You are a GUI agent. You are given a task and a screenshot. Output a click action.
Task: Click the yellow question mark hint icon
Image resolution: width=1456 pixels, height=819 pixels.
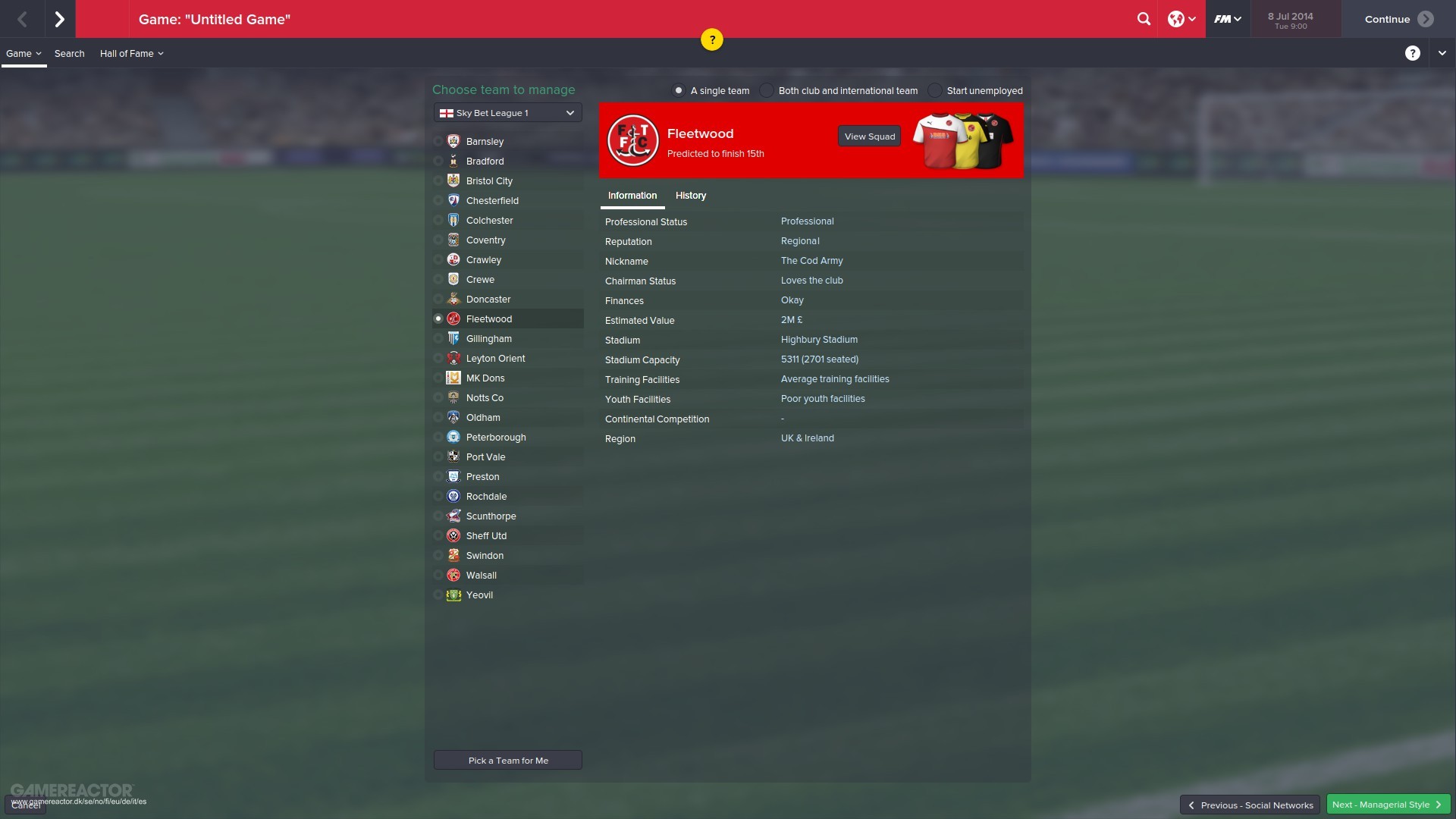(x=711, y=39)
